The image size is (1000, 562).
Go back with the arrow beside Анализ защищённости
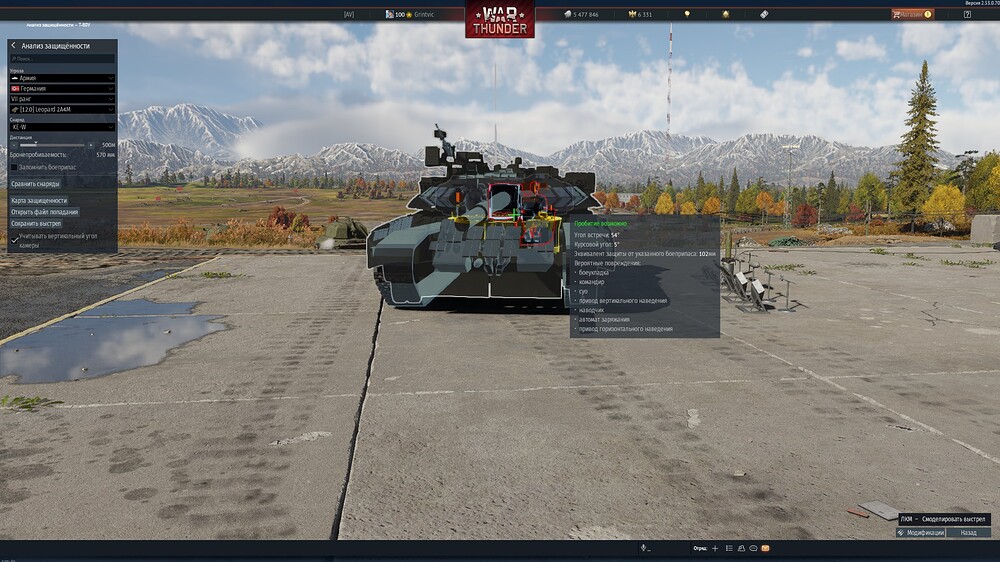pyautogui.click(x=13, y=46)
